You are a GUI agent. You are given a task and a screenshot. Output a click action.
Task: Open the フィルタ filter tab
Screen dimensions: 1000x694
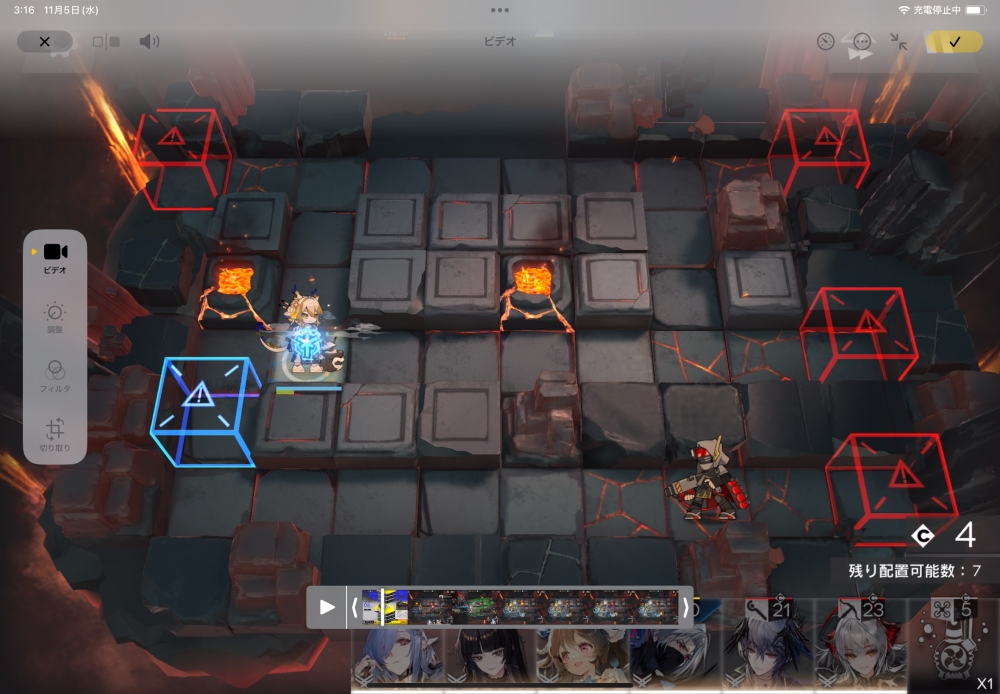[55, 376]
